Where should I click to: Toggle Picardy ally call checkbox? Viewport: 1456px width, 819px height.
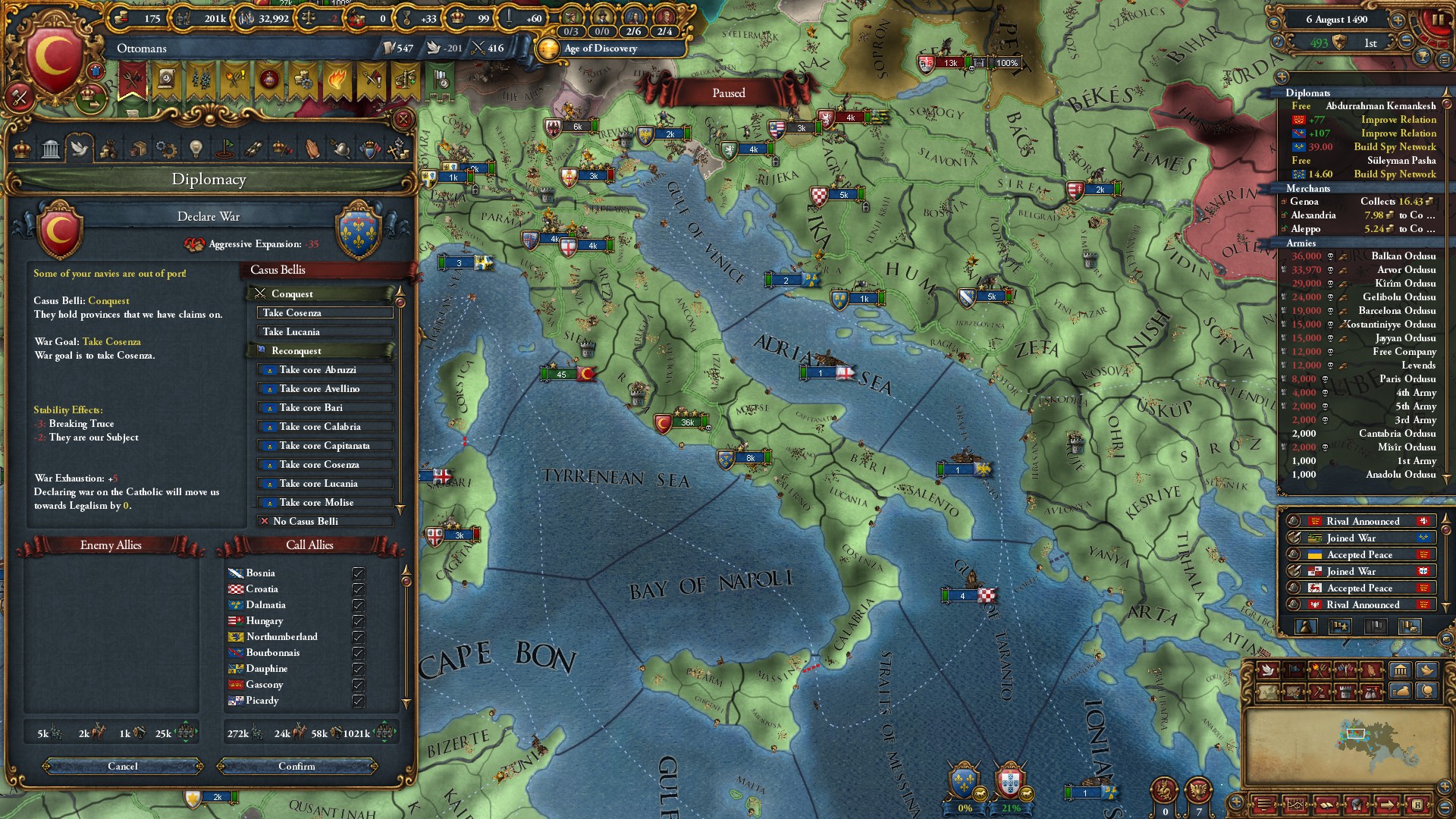pos(358,701)
